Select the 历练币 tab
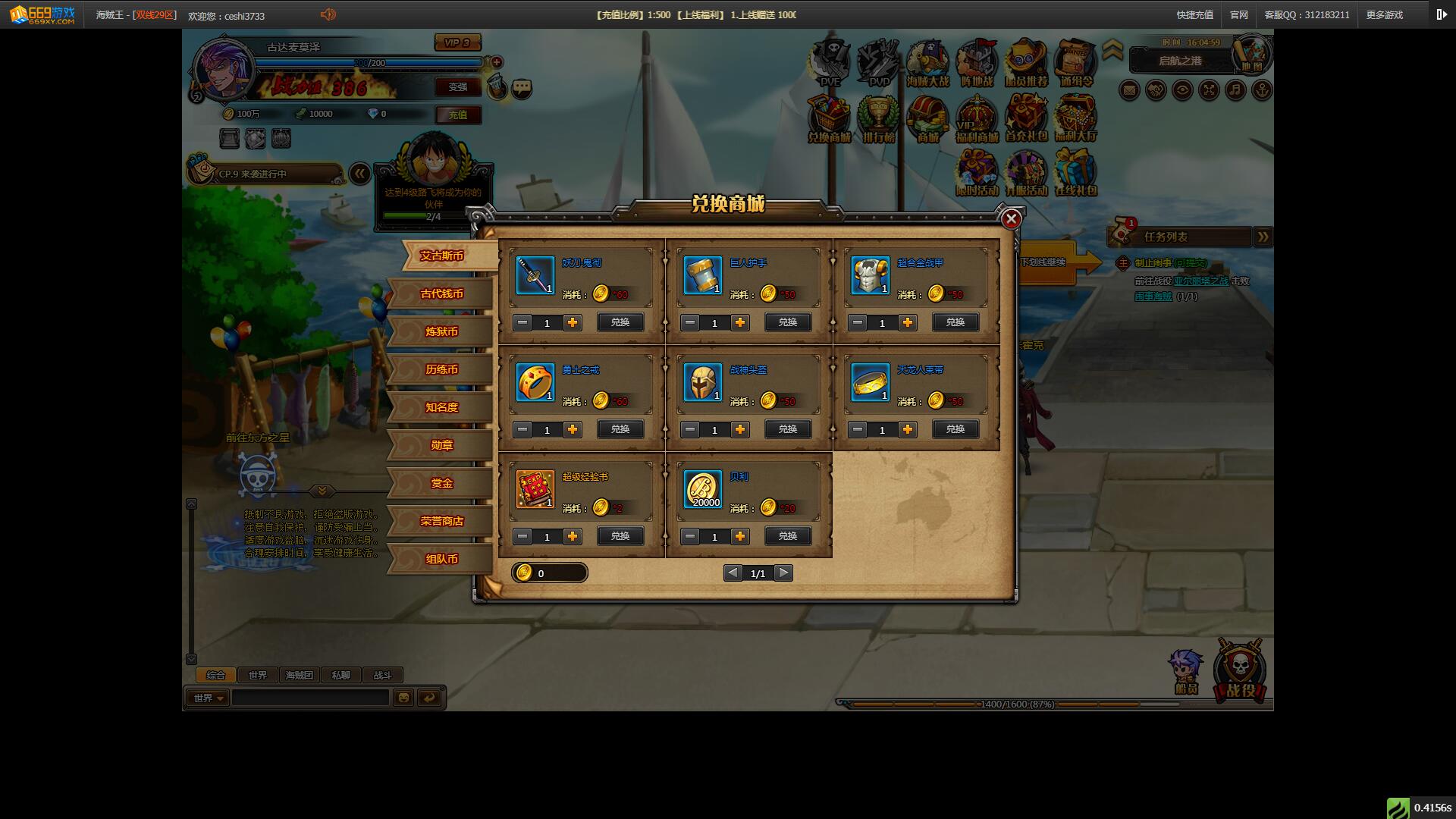 [x=441, y=370]
